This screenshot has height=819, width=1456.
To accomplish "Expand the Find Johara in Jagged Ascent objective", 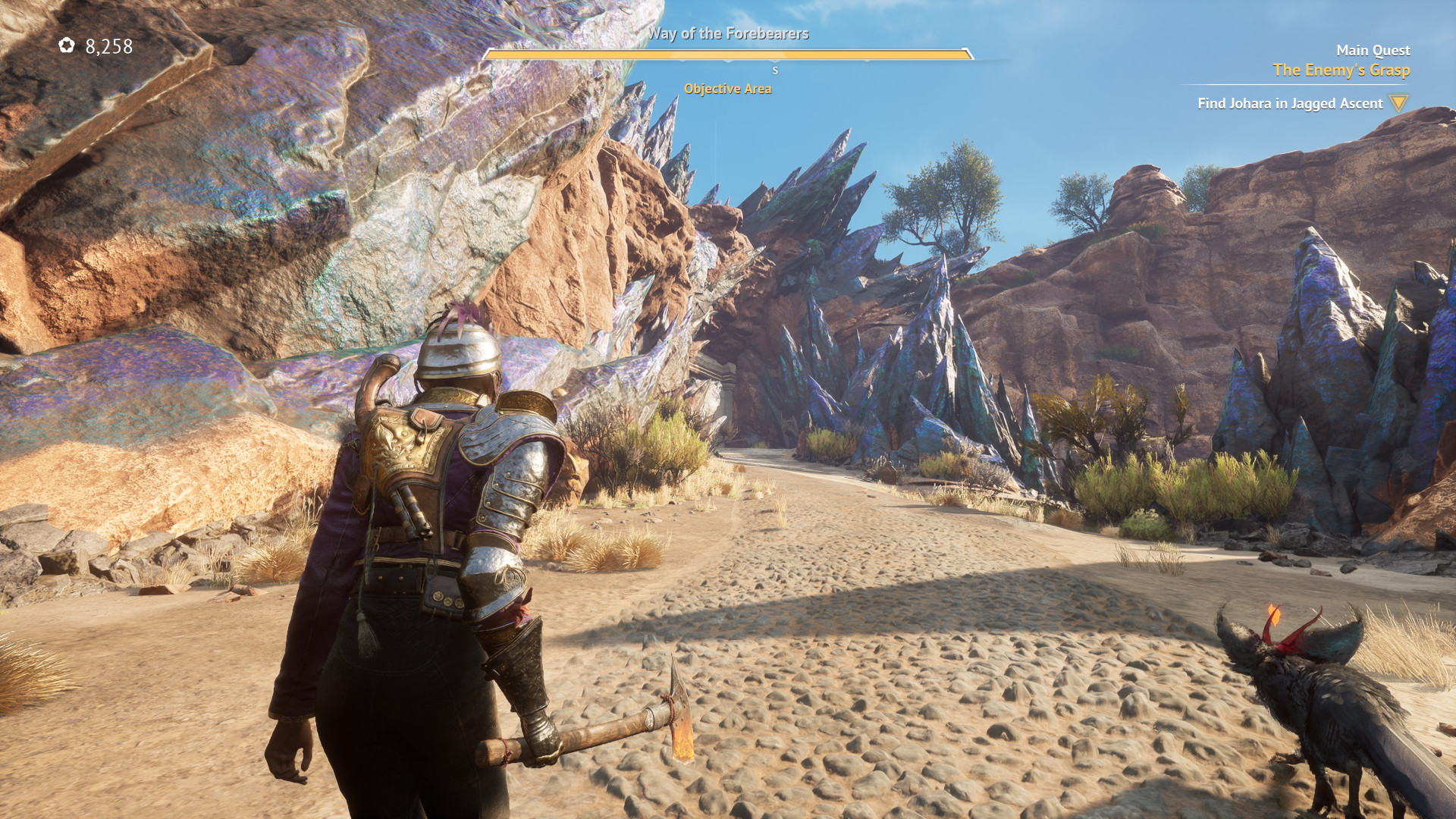I will [1291, 103].
